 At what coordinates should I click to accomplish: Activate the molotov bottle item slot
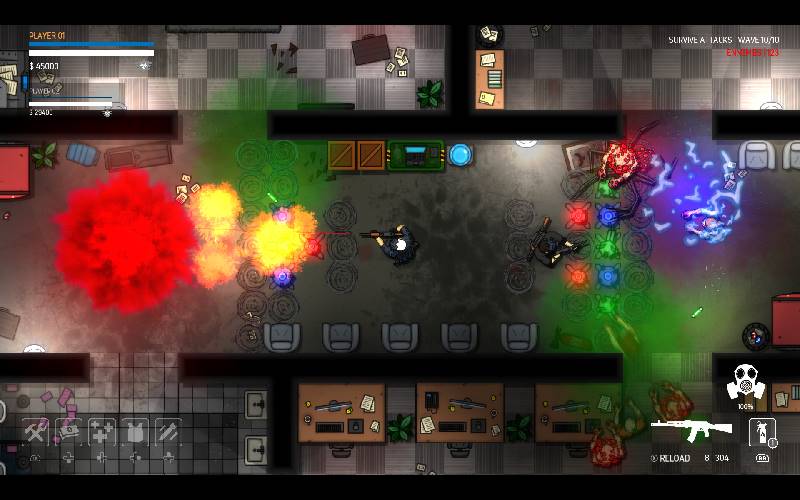point(763,432)
